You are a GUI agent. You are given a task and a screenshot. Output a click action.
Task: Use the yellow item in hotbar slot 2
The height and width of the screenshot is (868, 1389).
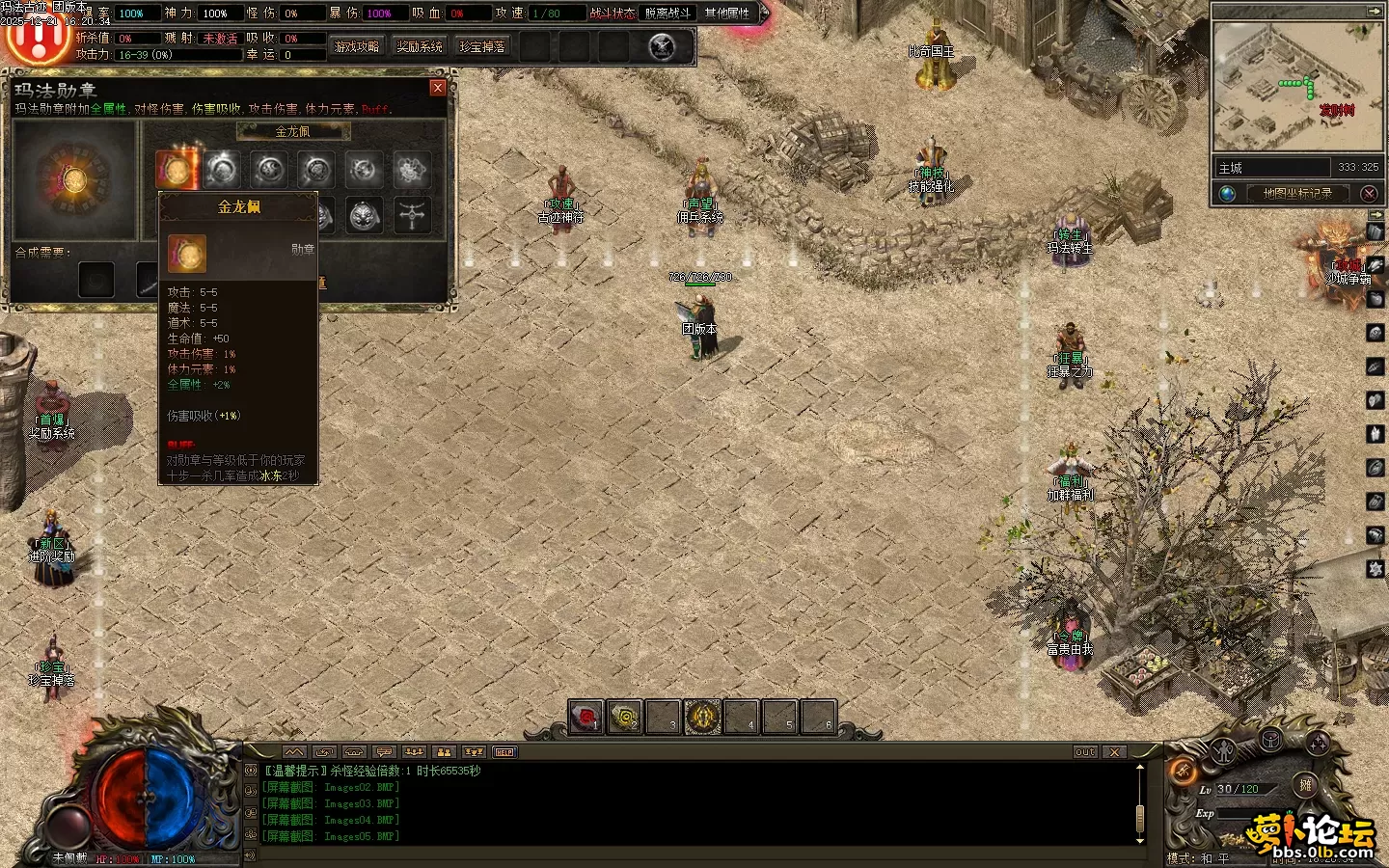[625, 717]
